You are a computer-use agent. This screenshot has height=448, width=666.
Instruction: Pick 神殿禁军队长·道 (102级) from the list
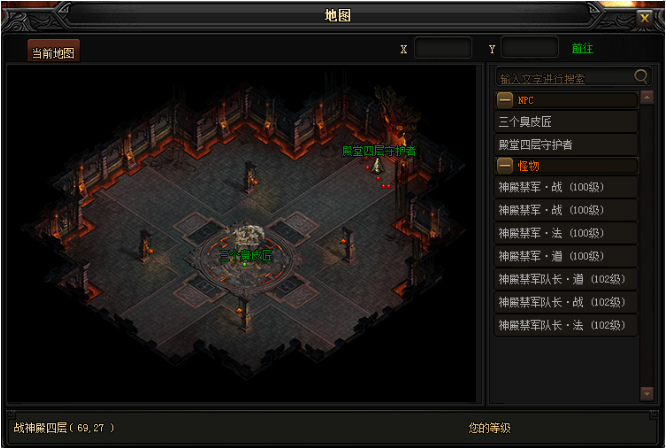tap(566, 279)
